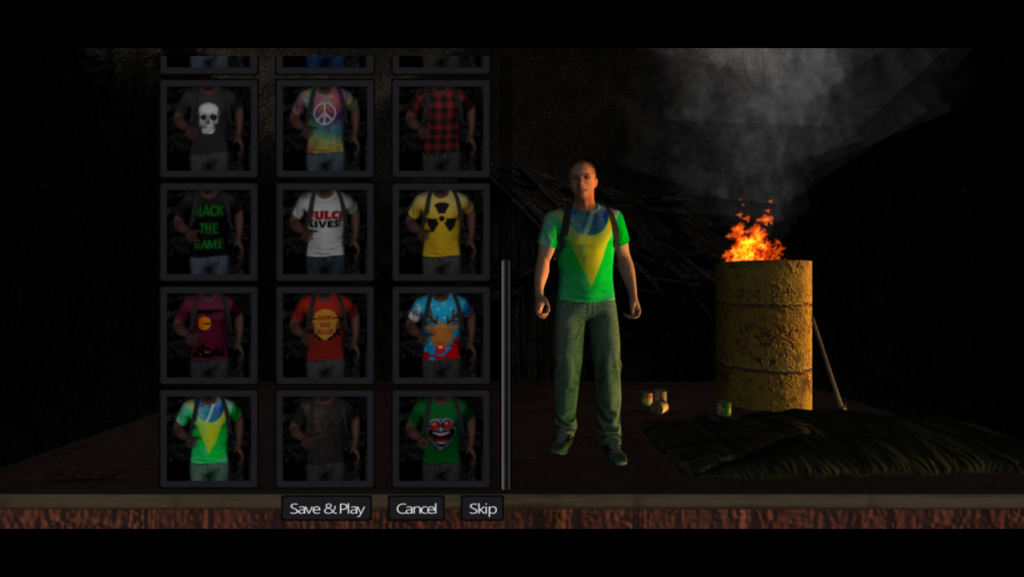This screenshot has width=1024, height=577.
Task: Pick the green clown face shirt
Action: (x=441, y=438)
